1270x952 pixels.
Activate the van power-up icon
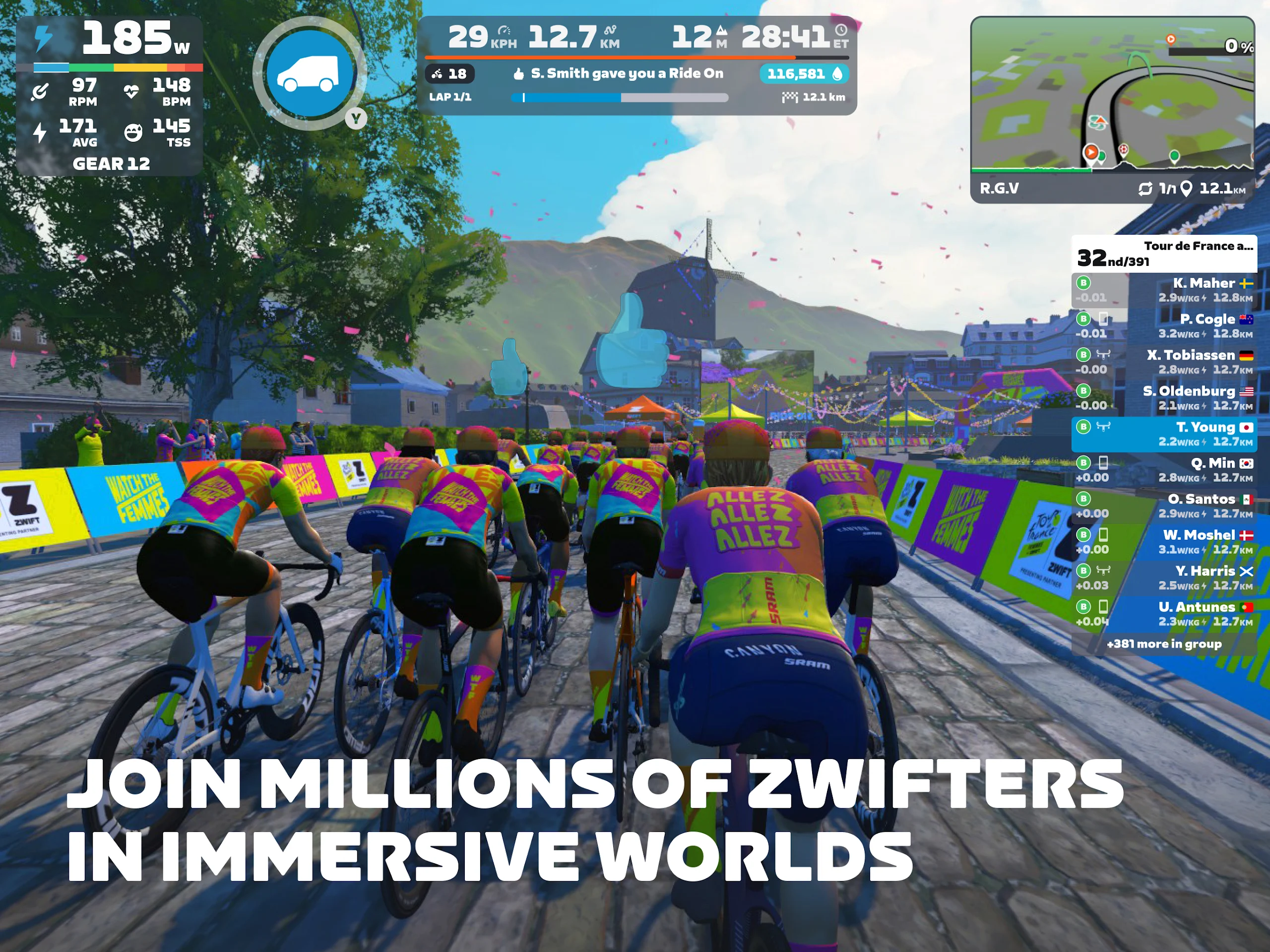pos(310,73)
